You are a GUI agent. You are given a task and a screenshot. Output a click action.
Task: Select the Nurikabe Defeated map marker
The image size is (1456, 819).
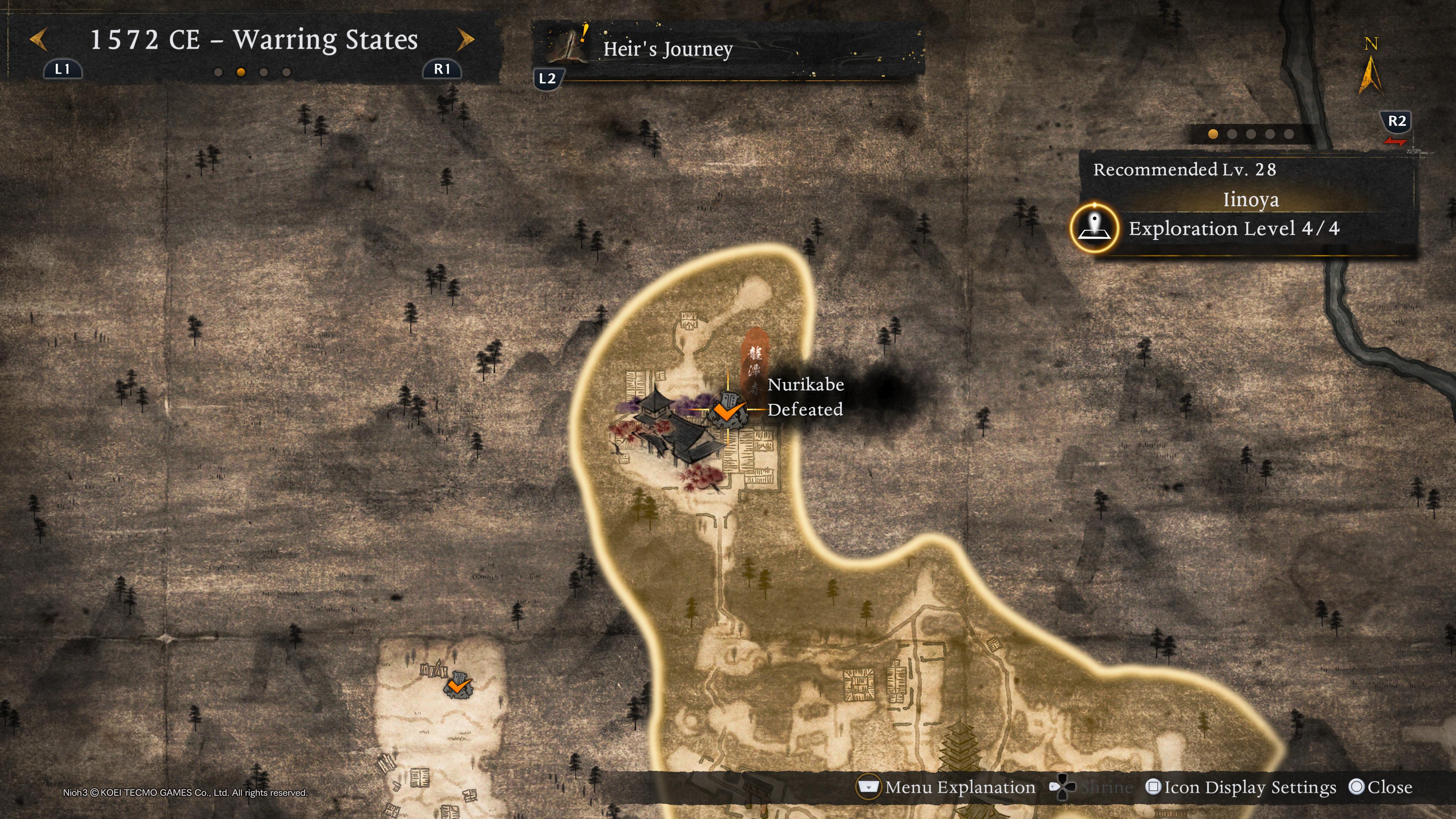(728, 410)
